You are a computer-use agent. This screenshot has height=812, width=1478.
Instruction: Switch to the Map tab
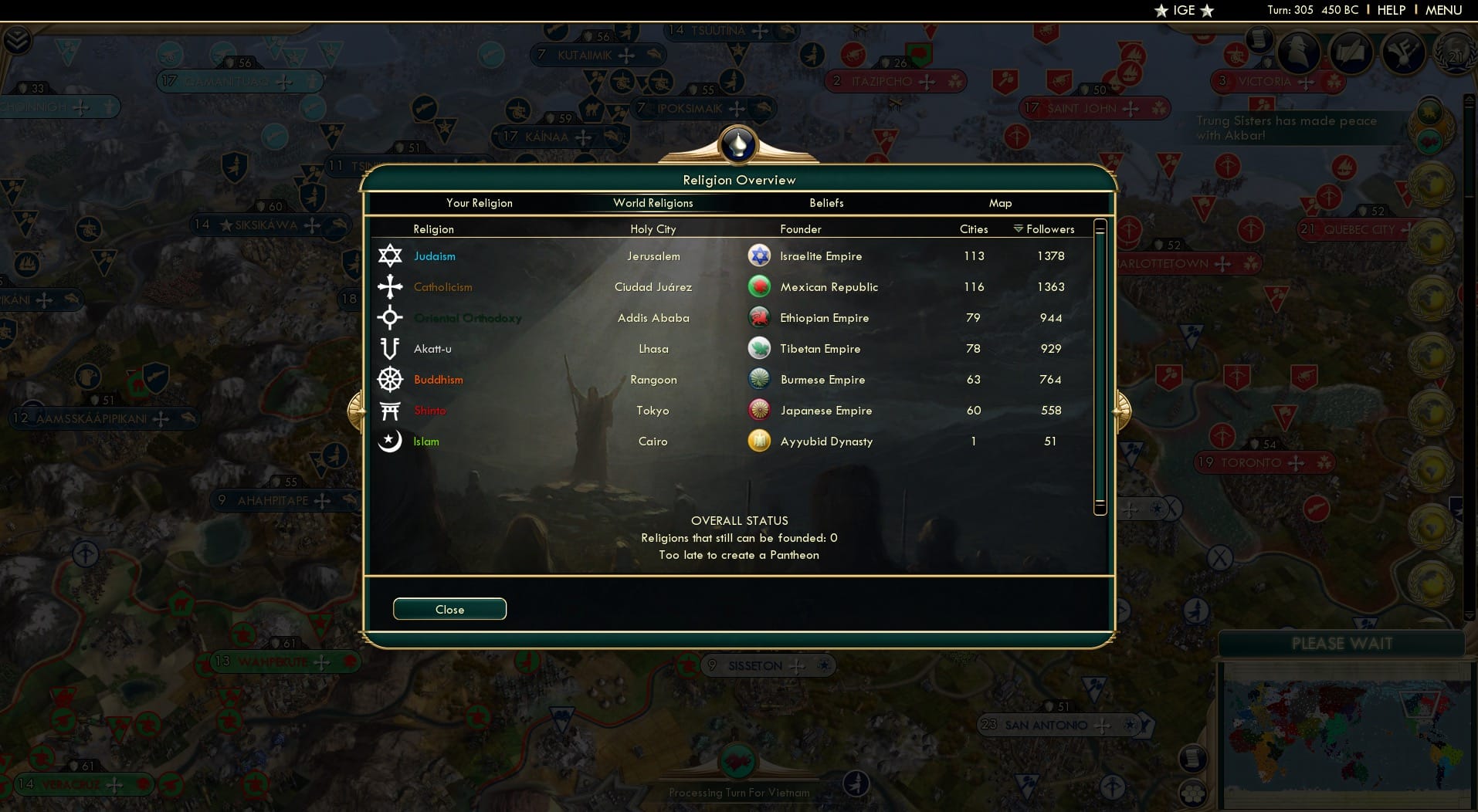click(x=1000, y=203)
